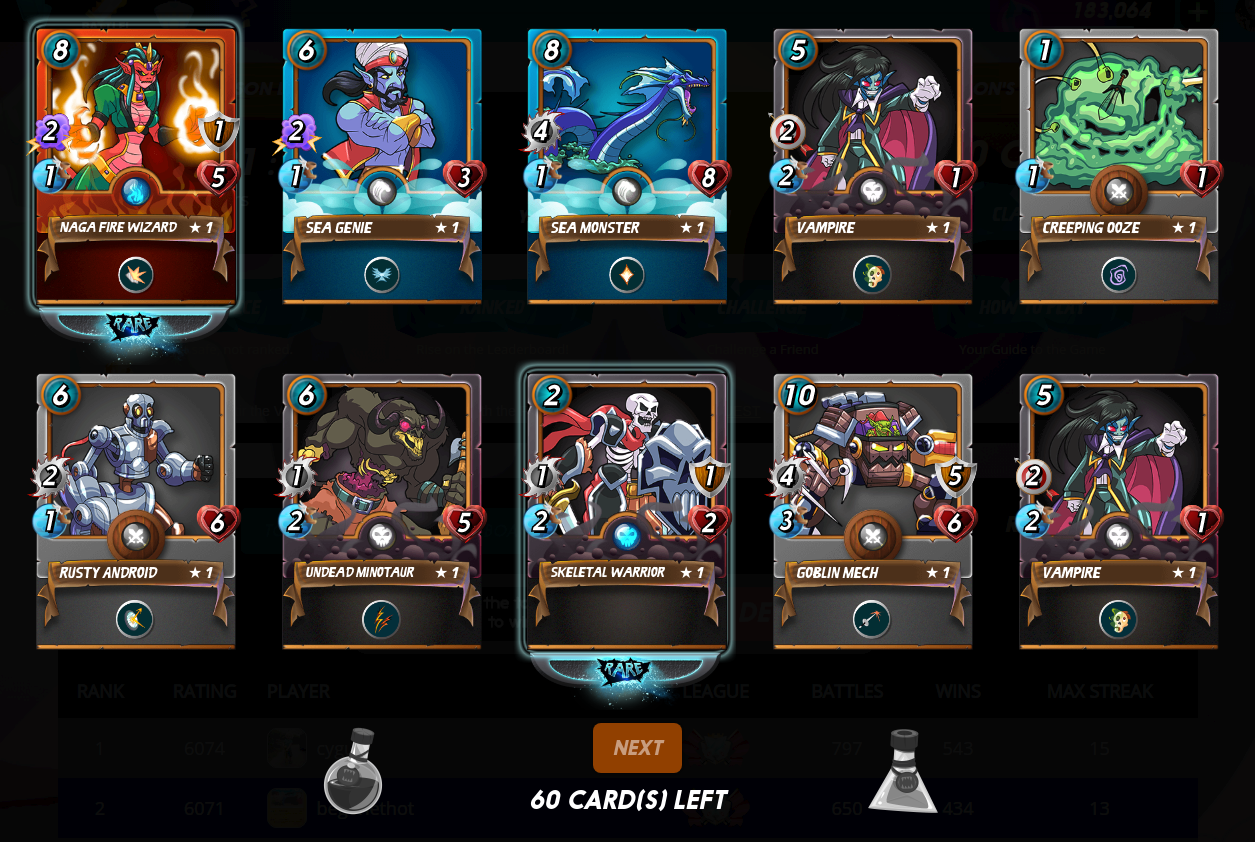Choose the Sea Genie card
This screenshot has width=1255, height=842.
pyautogui.click(x=382, y=165)
